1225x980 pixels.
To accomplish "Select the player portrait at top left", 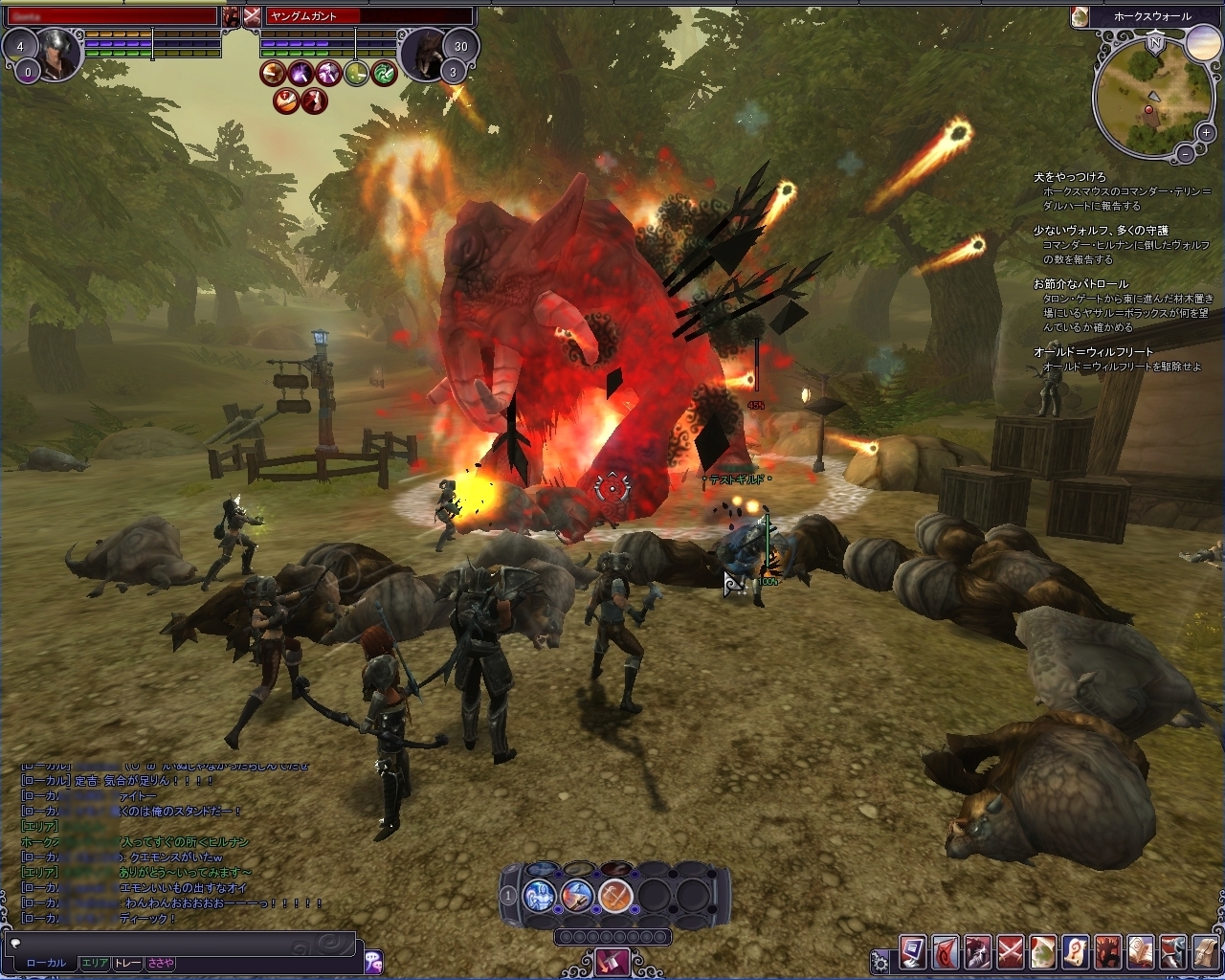I will pos(56,53).
